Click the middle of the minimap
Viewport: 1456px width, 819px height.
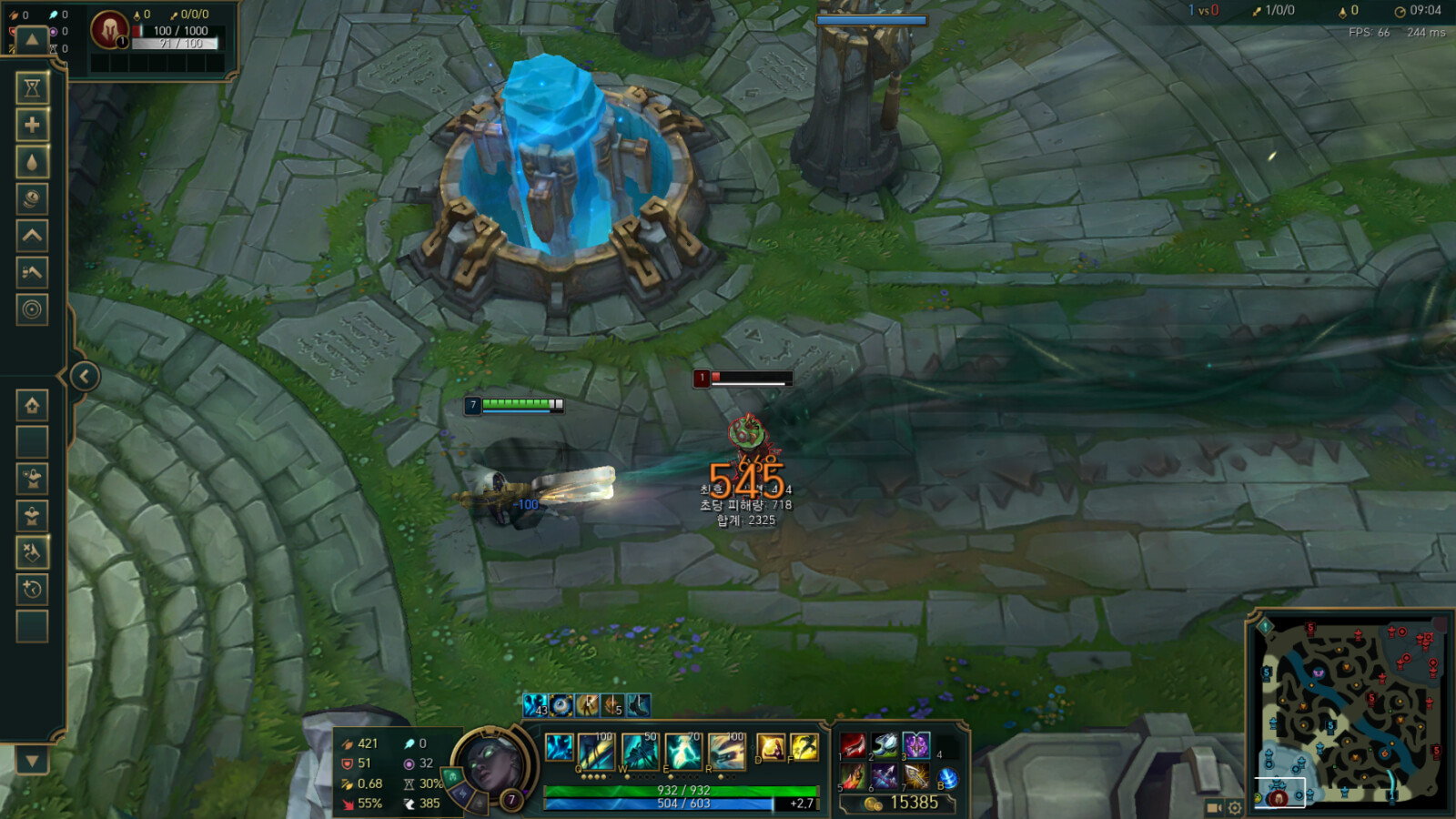[x=1349, y=710]
